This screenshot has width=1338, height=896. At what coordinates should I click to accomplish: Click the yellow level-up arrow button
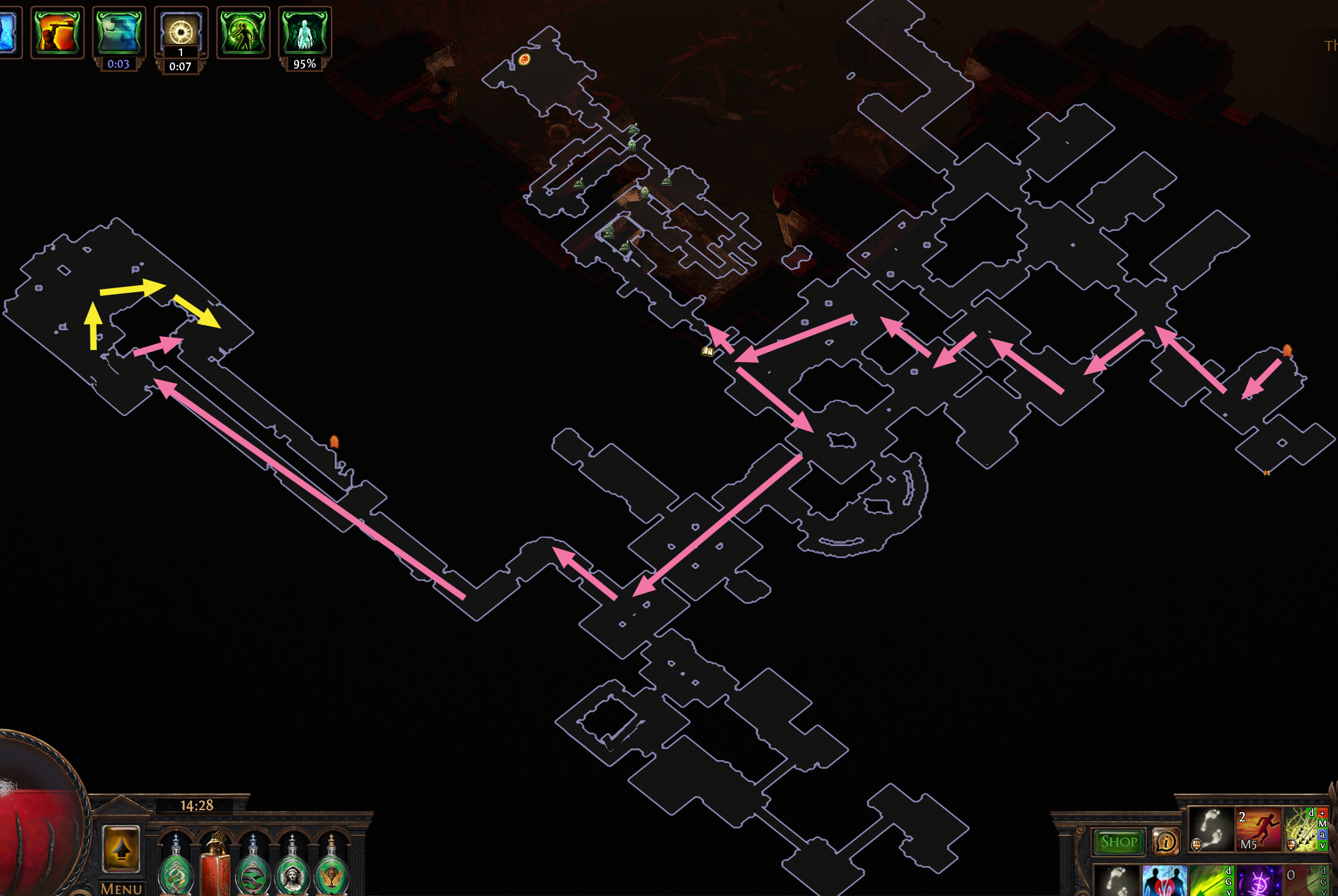tap(121, 849)
